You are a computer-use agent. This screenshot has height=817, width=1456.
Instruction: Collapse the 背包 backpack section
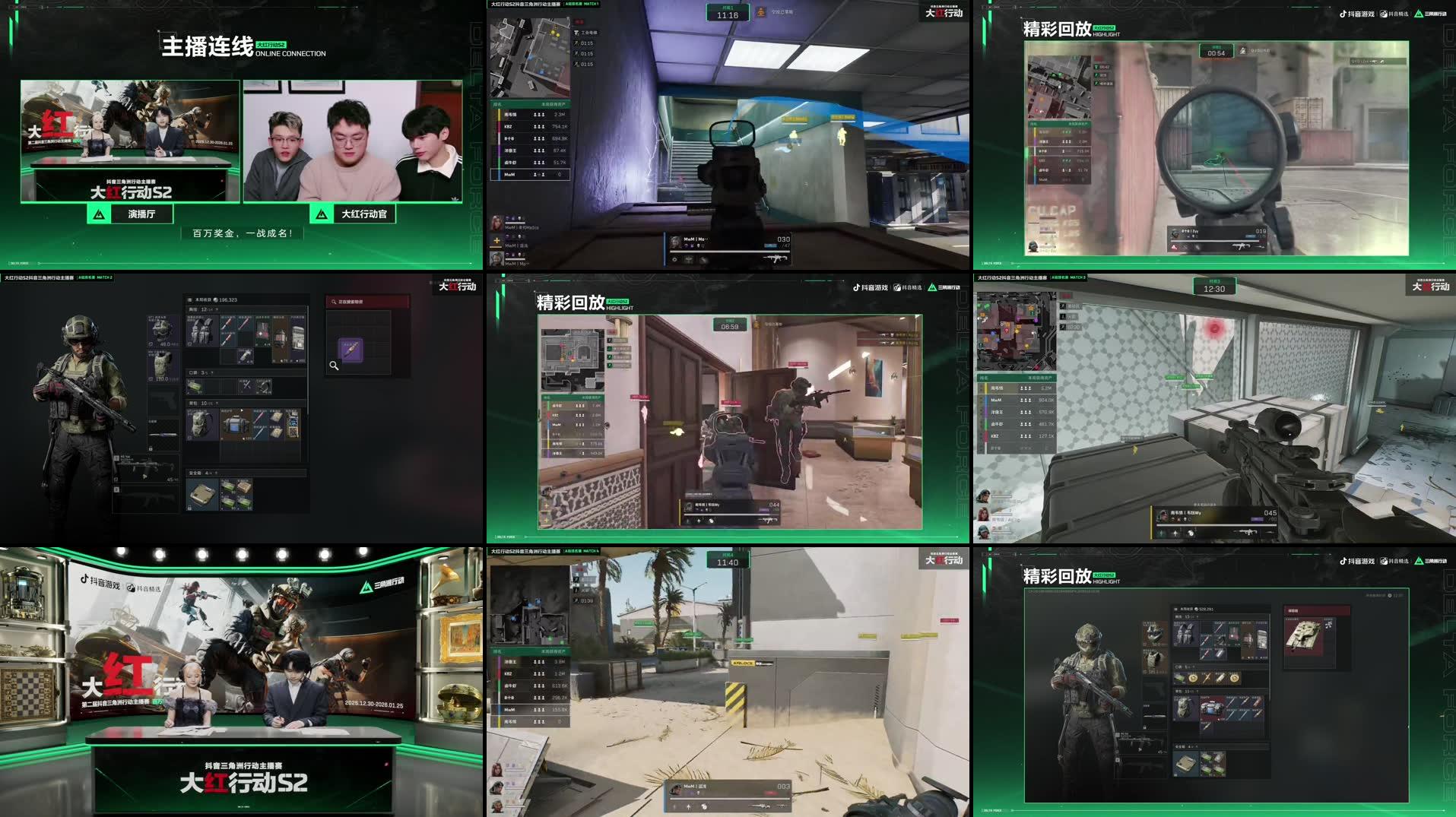(217, 403)
